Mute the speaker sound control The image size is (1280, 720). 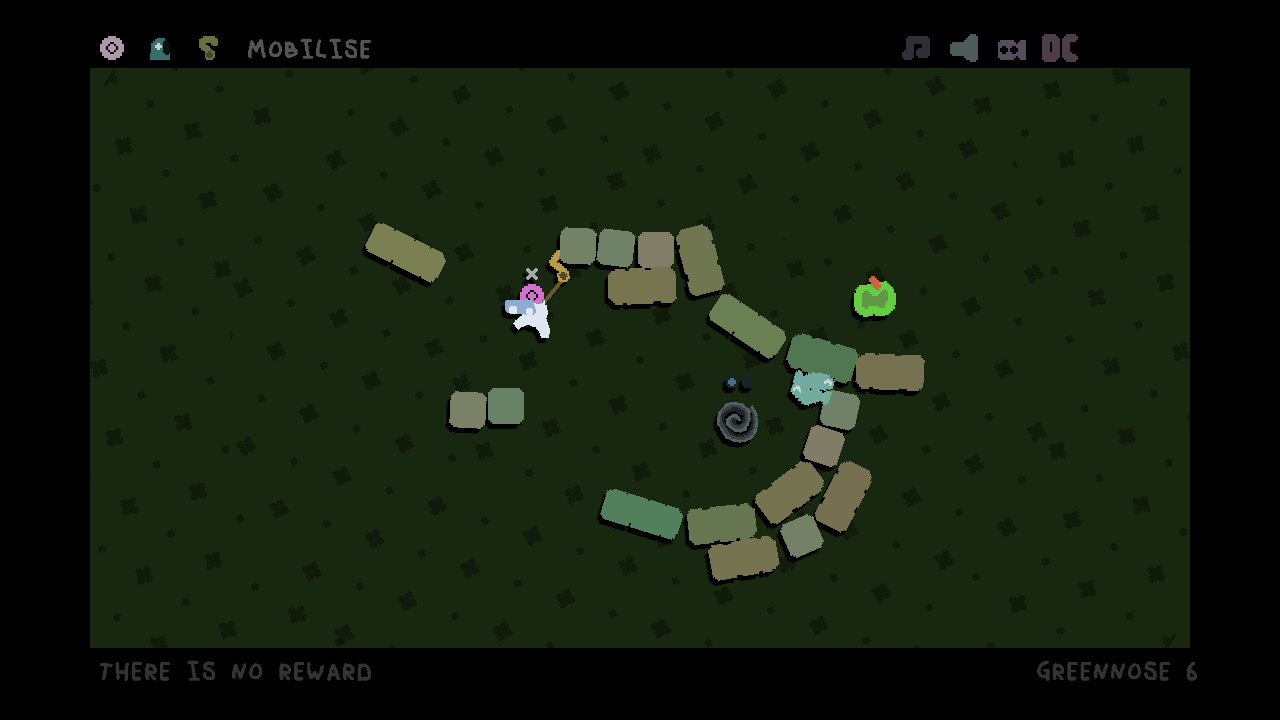(963, 48)
